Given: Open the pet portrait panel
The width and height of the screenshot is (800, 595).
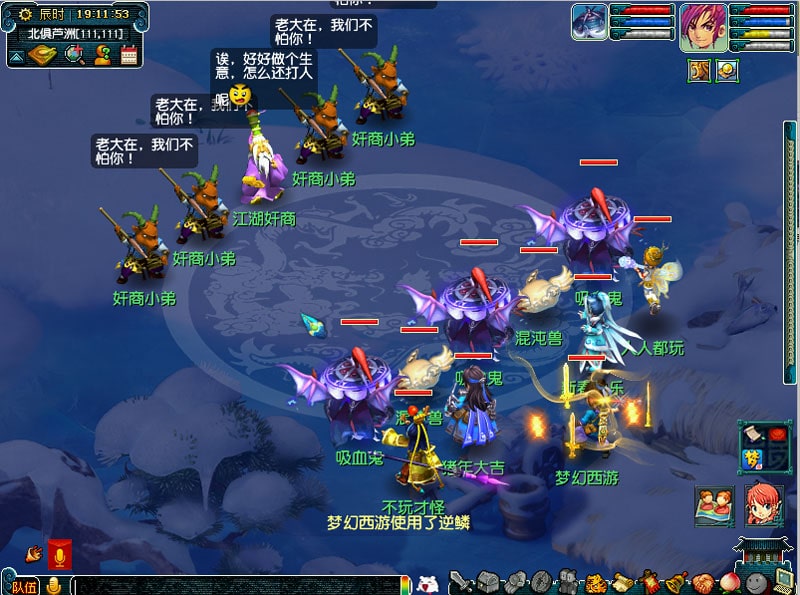Looking at the screenshot, I should tap(590, 22).
